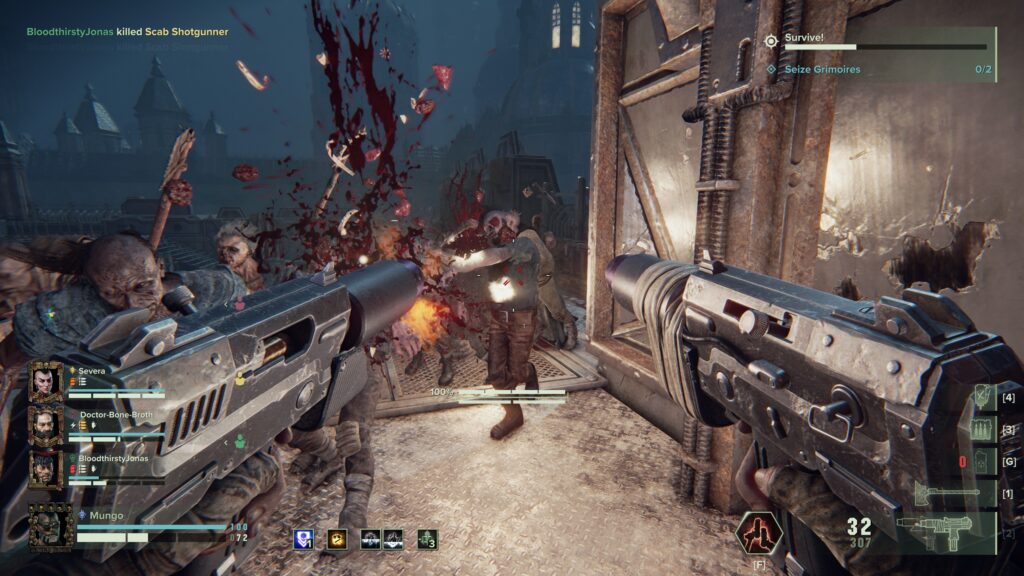Click Mungo's own character portrait
Image resolution: width=1024 pixels, height=576 pixels.
click(50, 525)
